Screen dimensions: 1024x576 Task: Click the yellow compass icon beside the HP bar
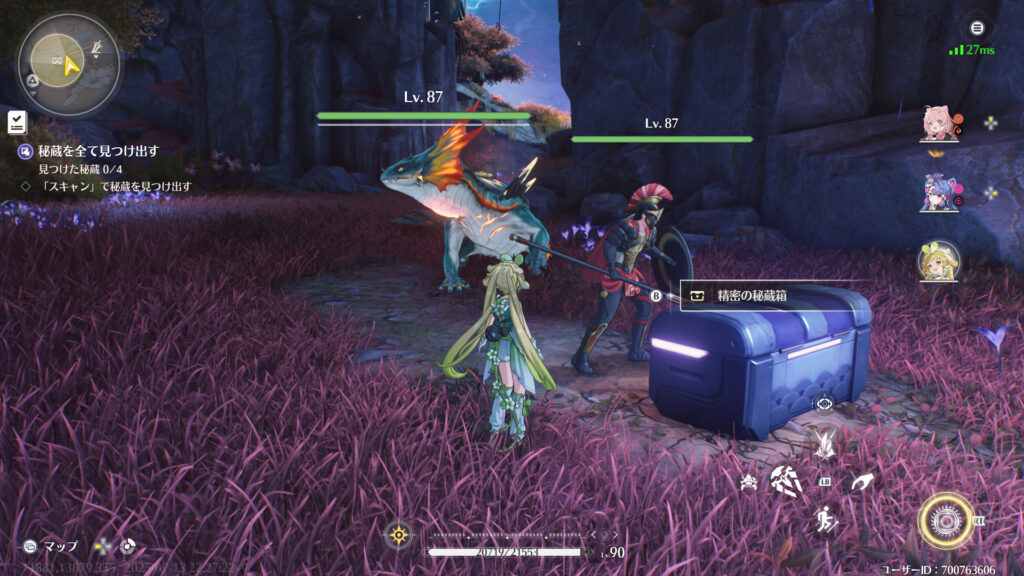point(398,534)
